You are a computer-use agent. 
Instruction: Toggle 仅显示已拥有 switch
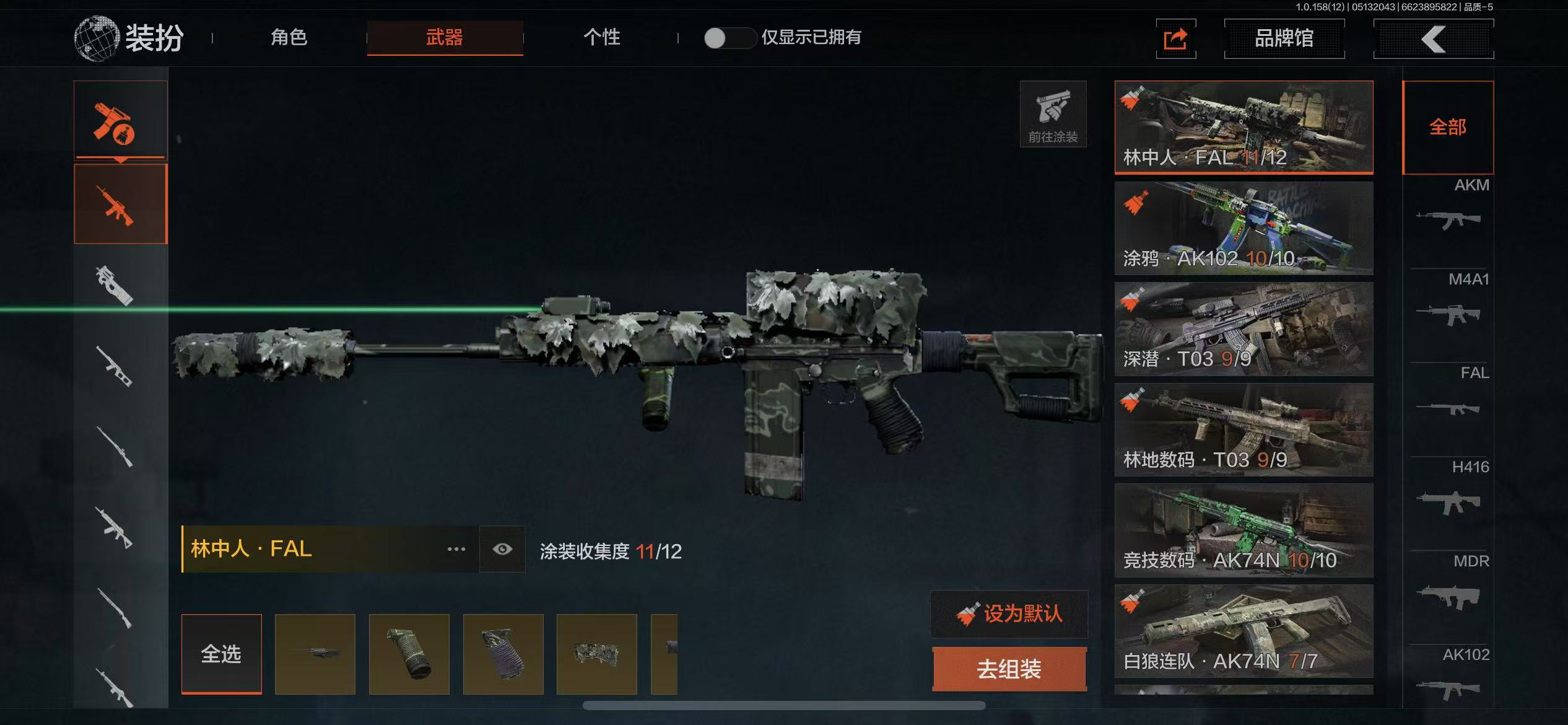click(x=730, y=38)
